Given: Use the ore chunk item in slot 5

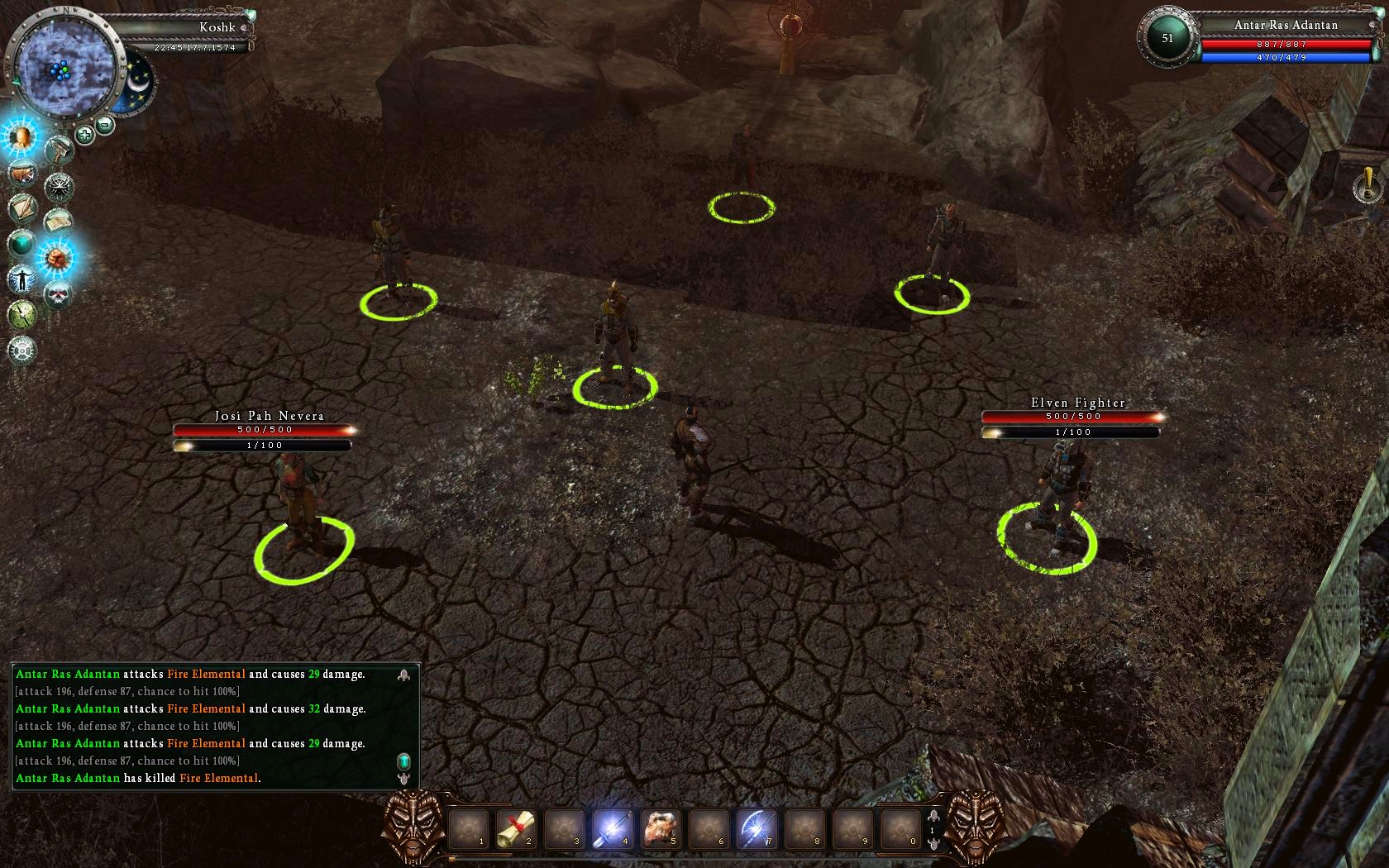Looking at the screenshot, I should tap(660, 827).
